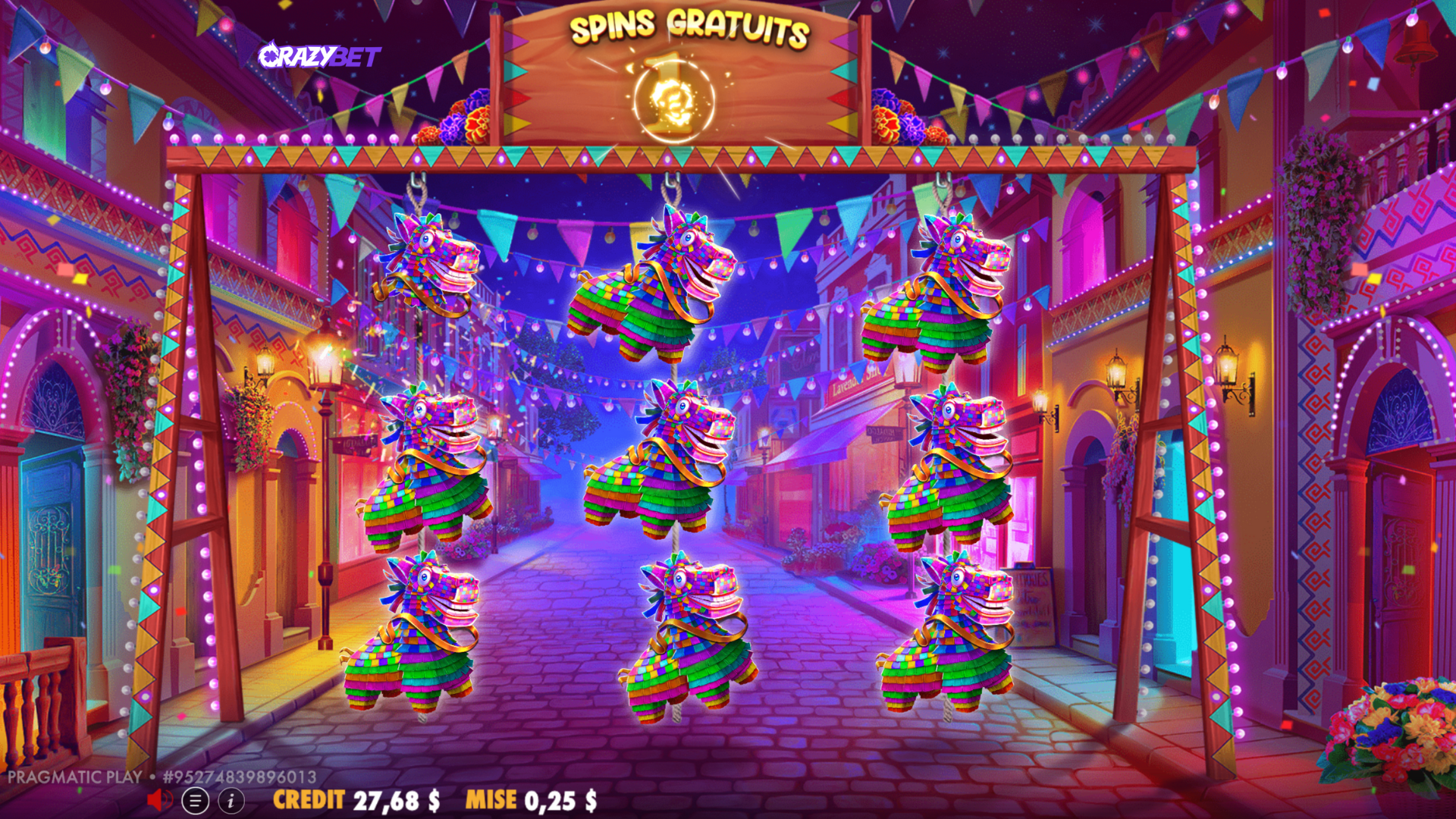Click the glowing free spins counter coin
The width and height of the screenshot is (1456, 819).
click(x=673, y=99)
